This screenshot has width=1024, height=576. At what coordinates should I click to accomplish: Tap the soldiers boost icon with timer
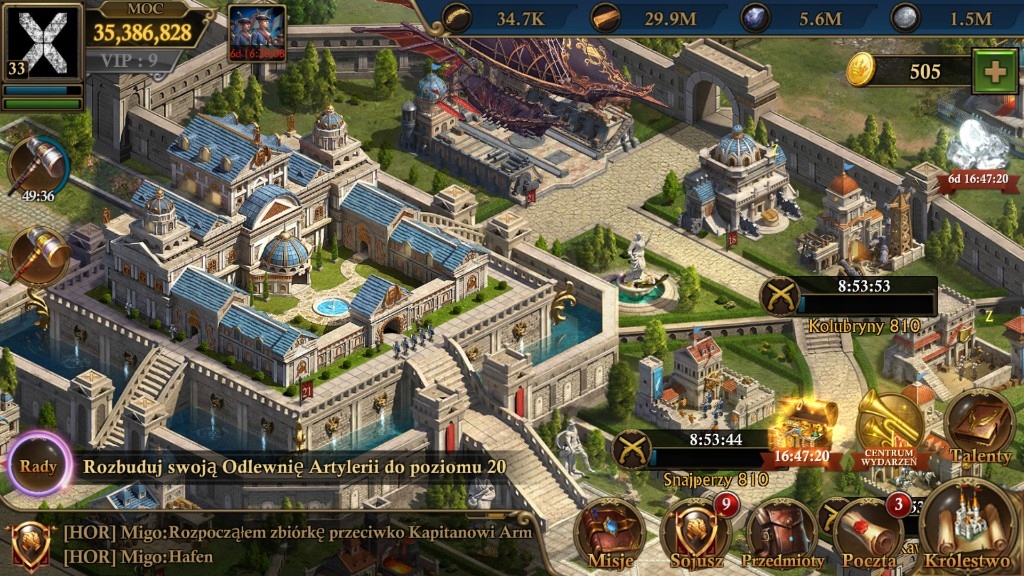257,33
